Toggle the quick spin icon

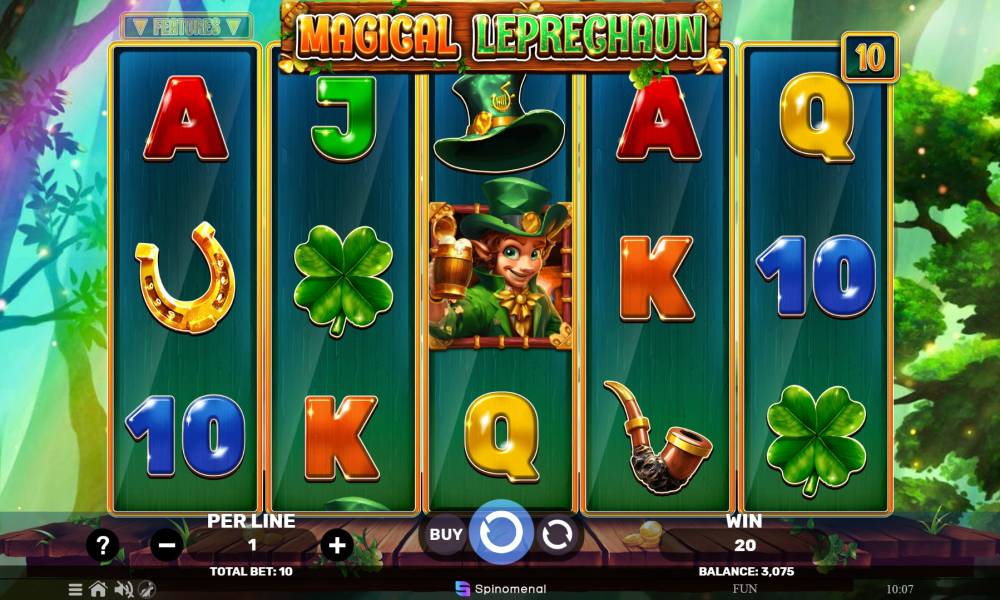coord(147,589)
